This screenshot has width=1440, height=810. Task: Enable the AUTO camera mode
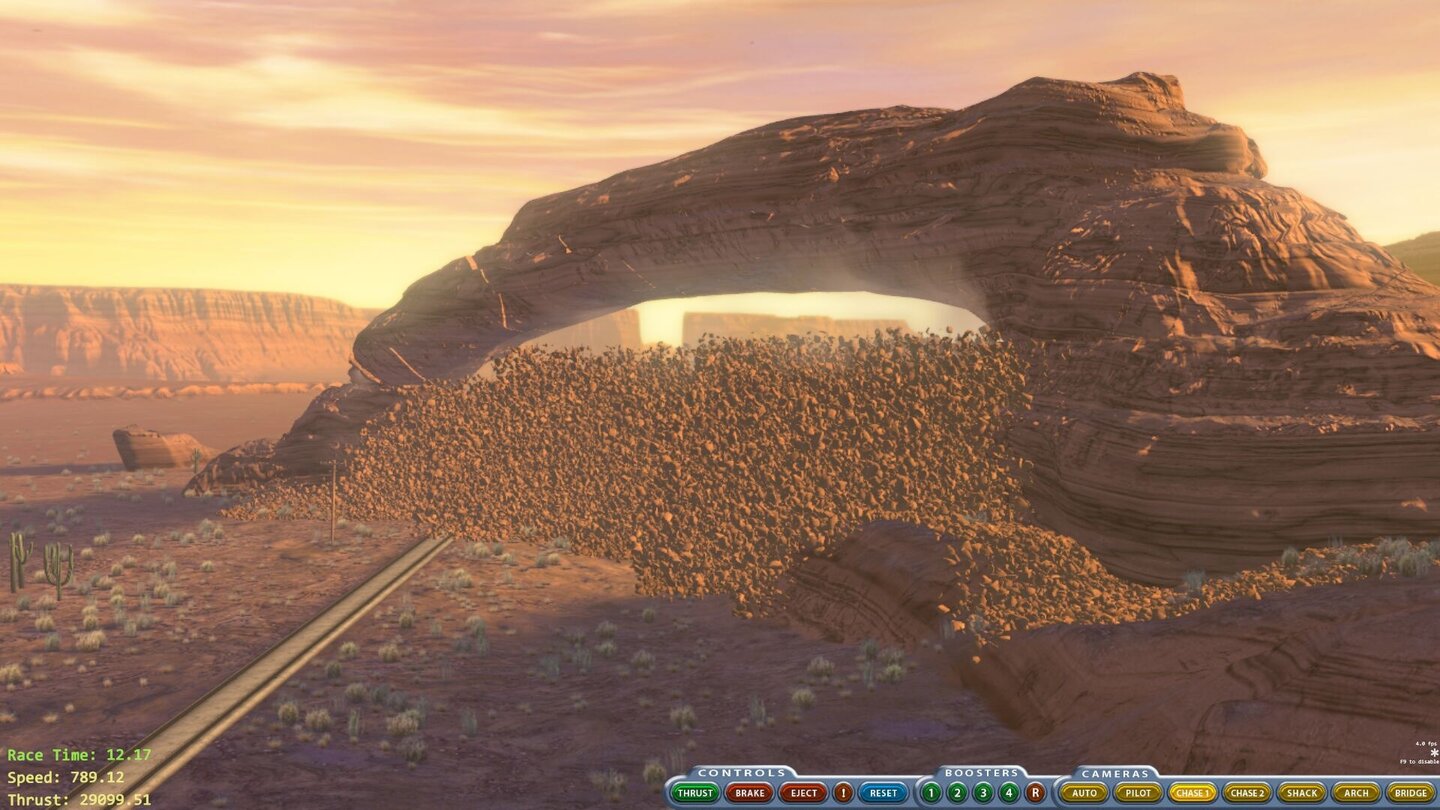1084,792
